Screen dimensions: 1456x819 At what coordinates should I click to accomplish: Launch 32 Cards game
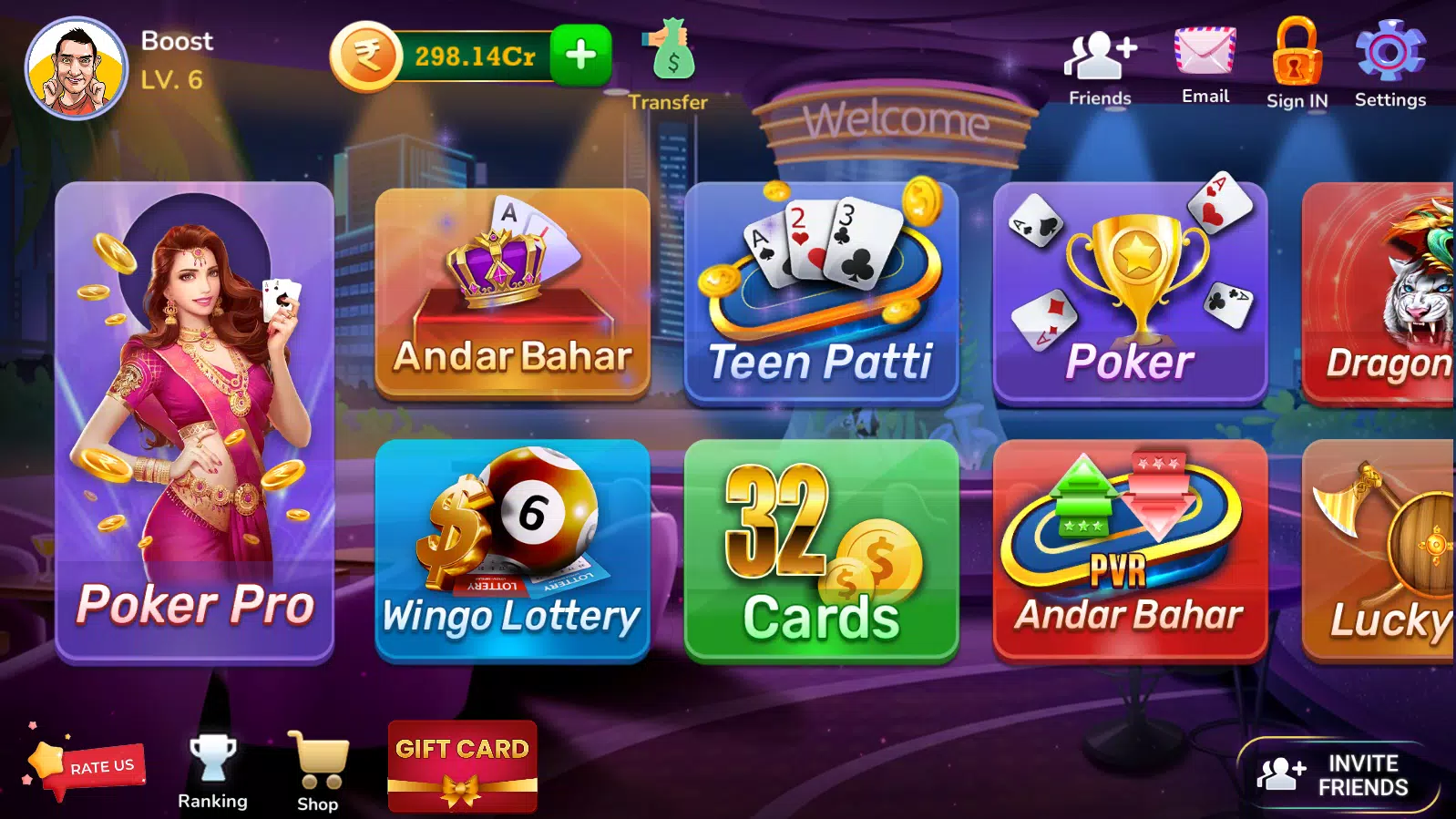pos(820,547)
